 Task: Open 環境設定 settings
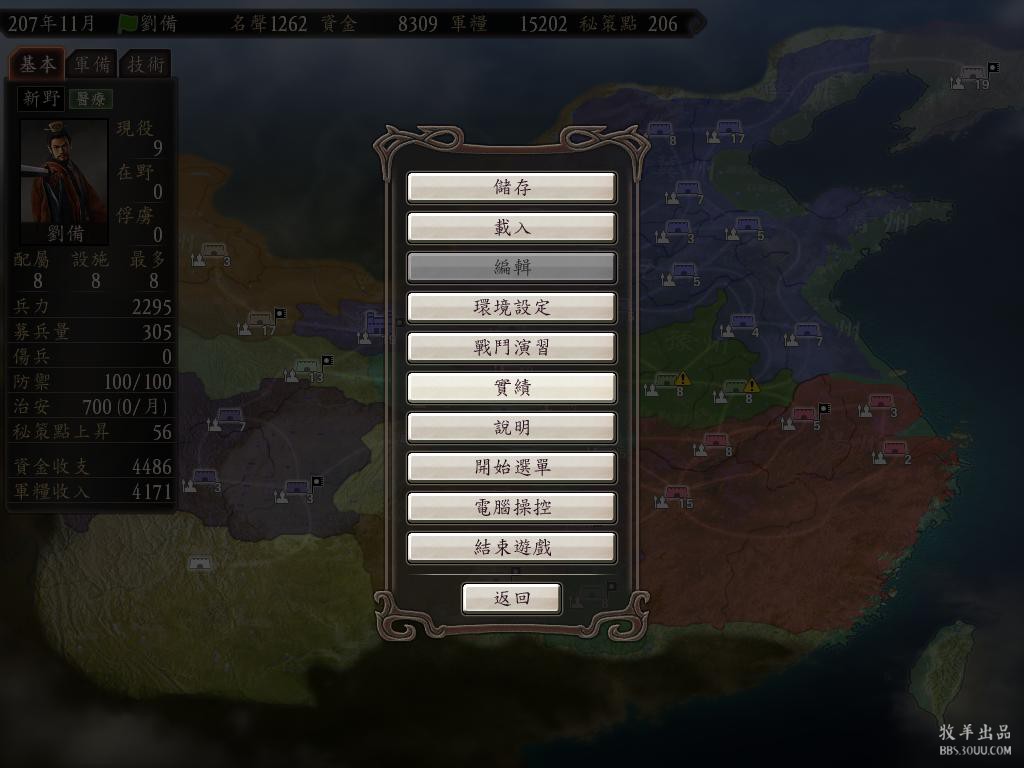512,308
